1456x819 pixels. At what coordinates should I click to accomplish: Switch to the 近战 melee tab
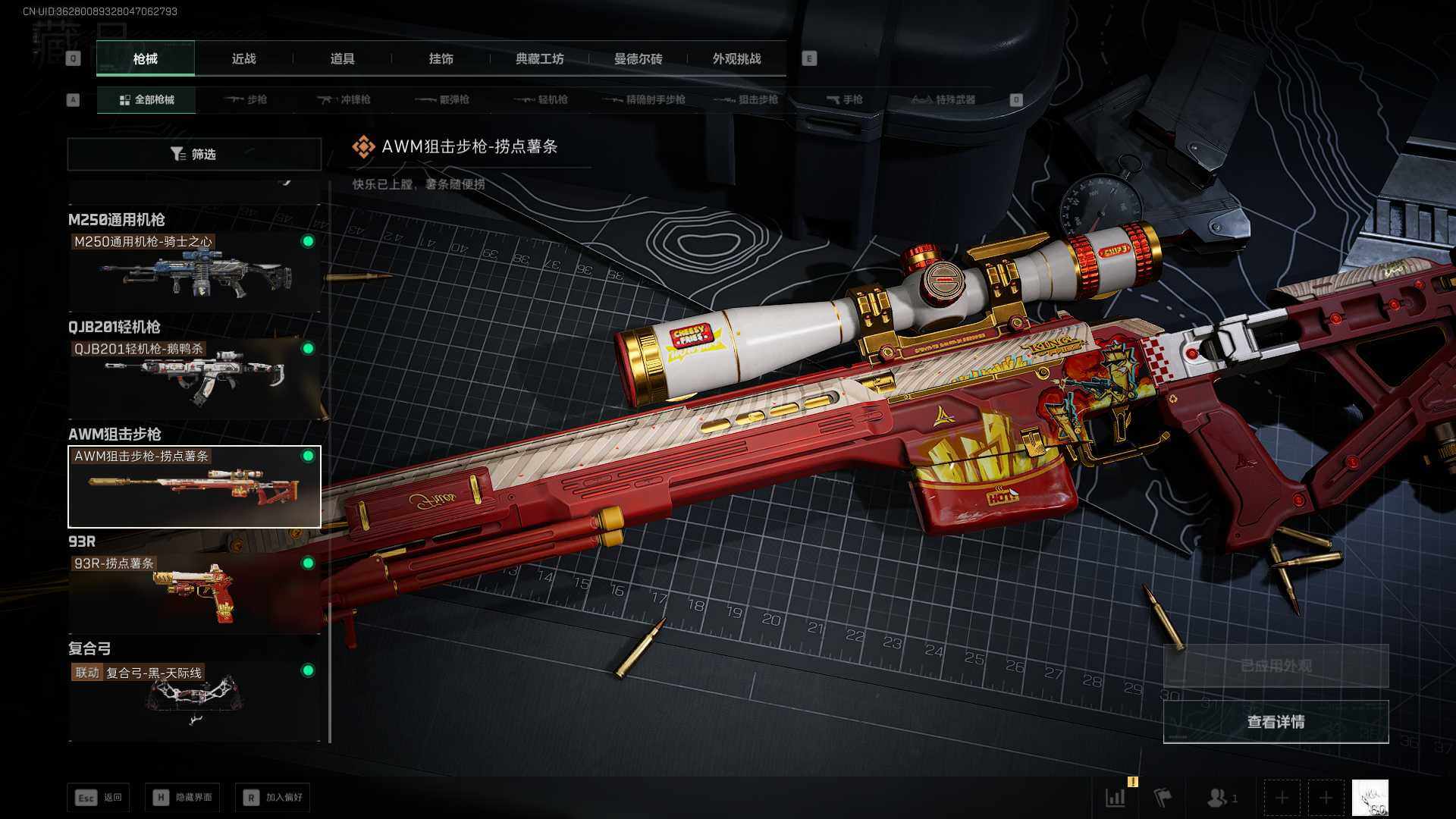pos(243,59)
